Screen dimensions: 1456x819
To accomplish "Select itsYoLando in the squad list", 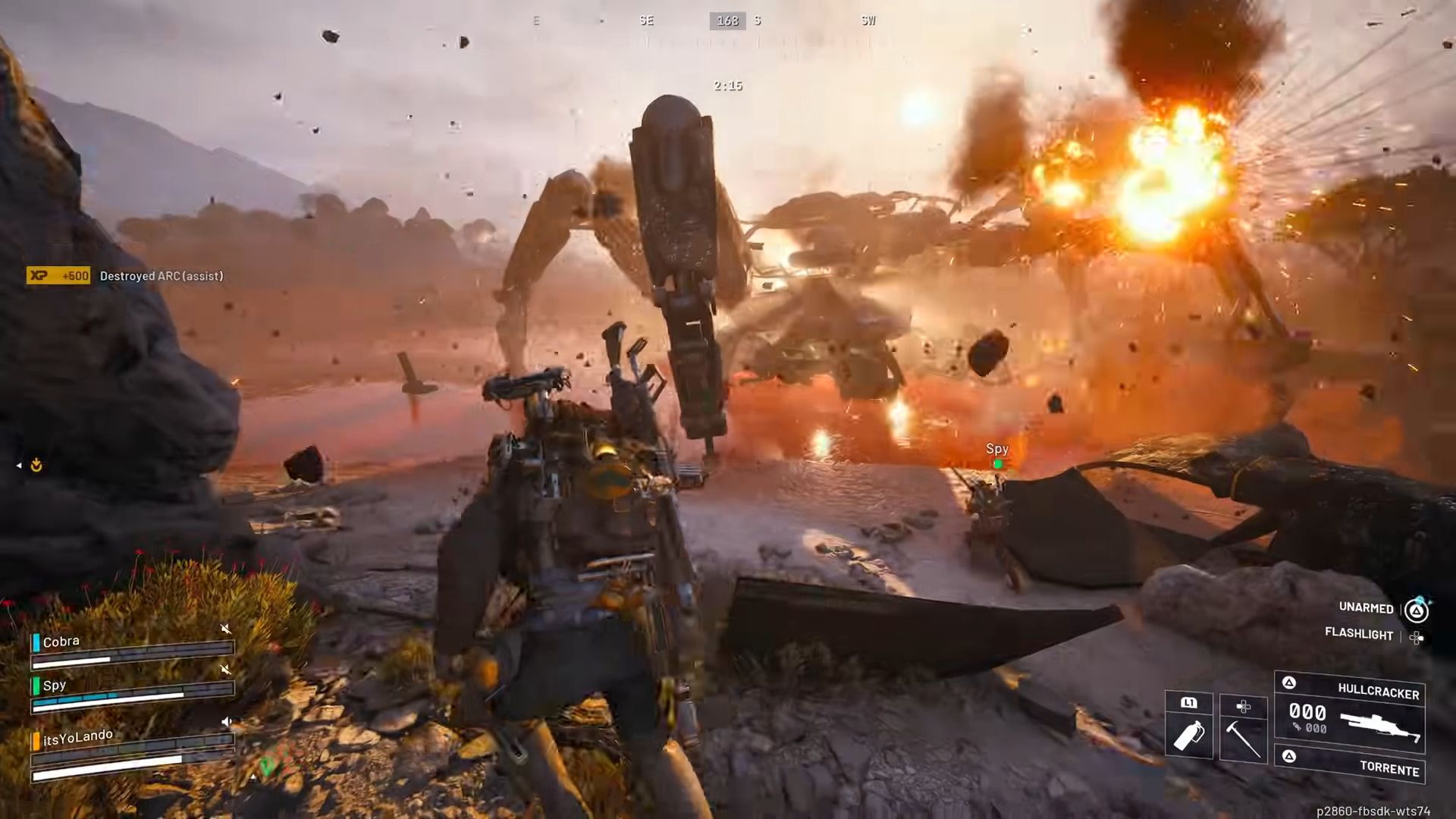I will tap(77, 736).
